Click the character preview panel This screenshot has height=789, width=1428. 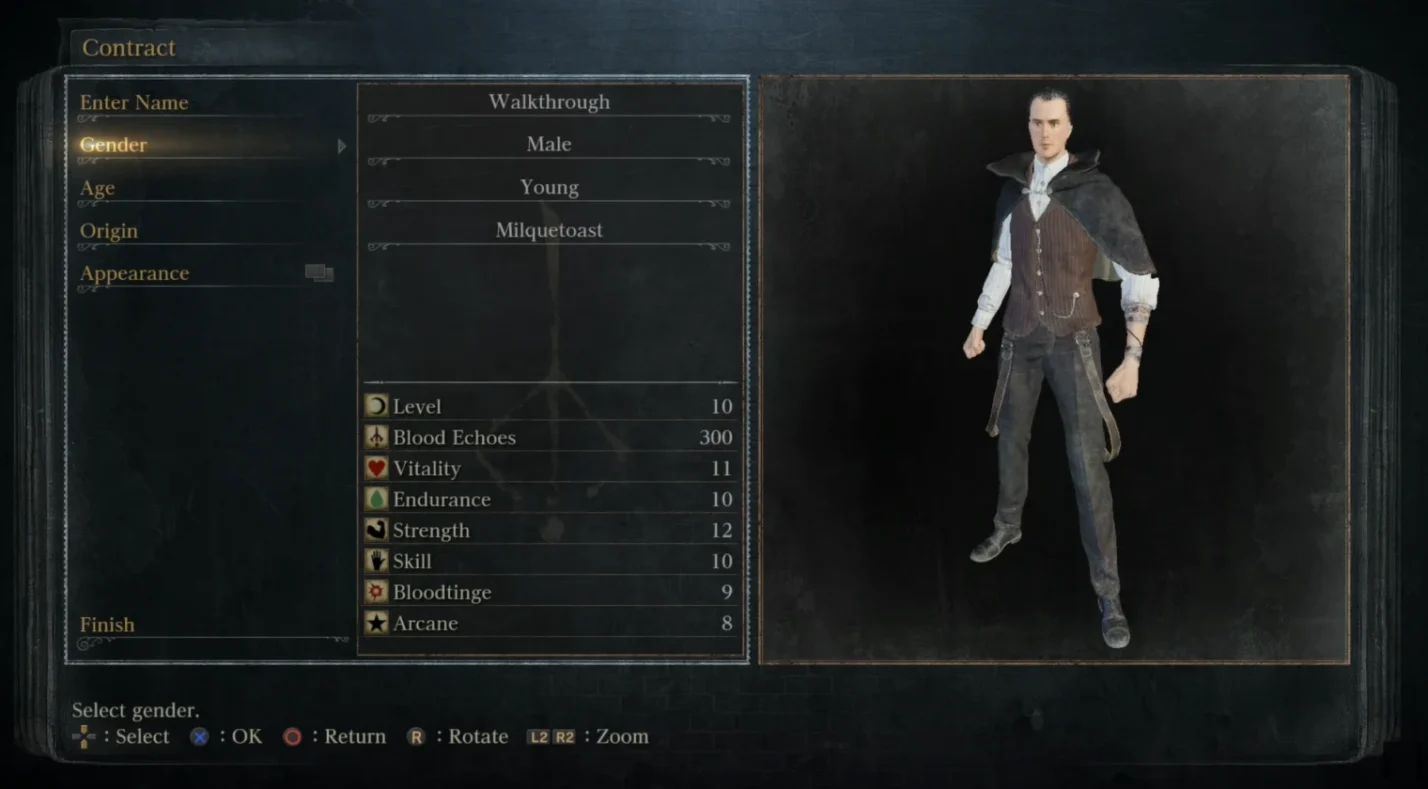click(1054, 369)
